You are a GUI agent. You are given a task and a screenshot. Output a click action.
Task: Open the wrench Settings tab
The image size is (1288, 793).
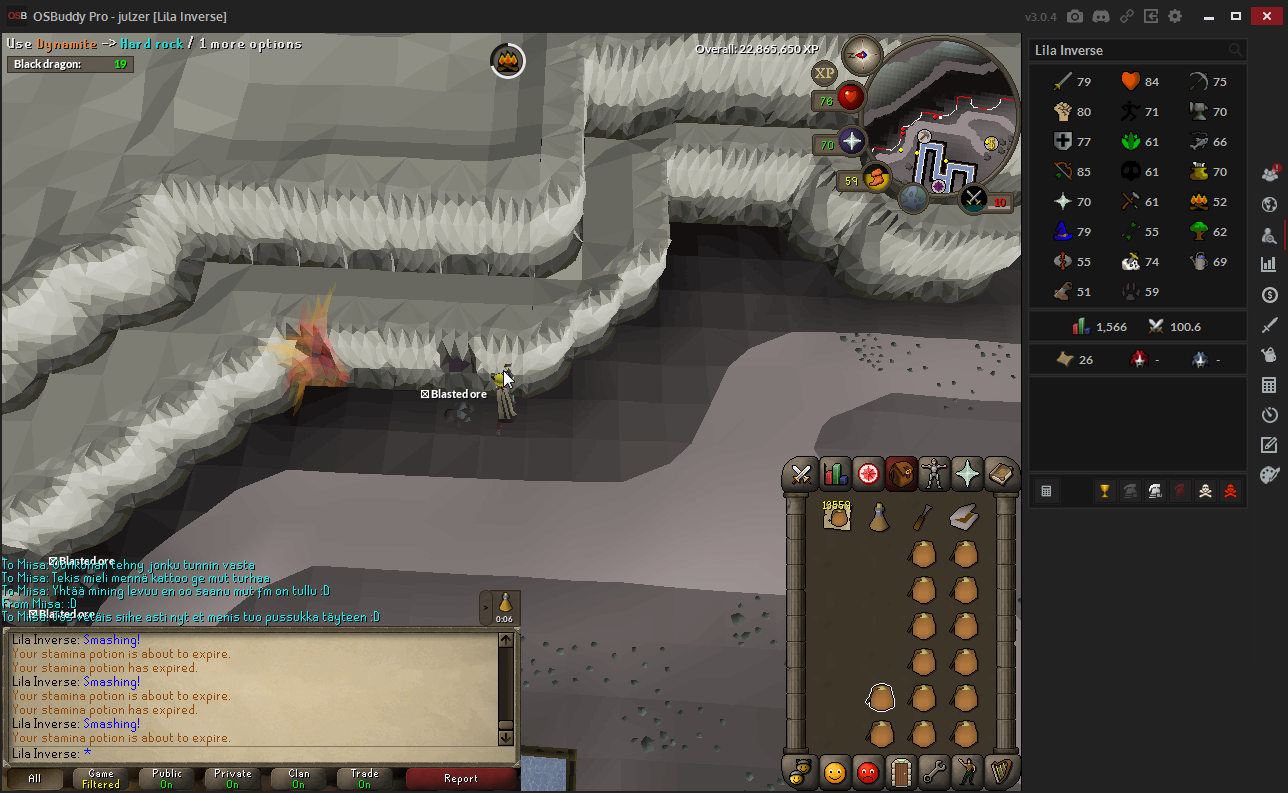[934, 772]
